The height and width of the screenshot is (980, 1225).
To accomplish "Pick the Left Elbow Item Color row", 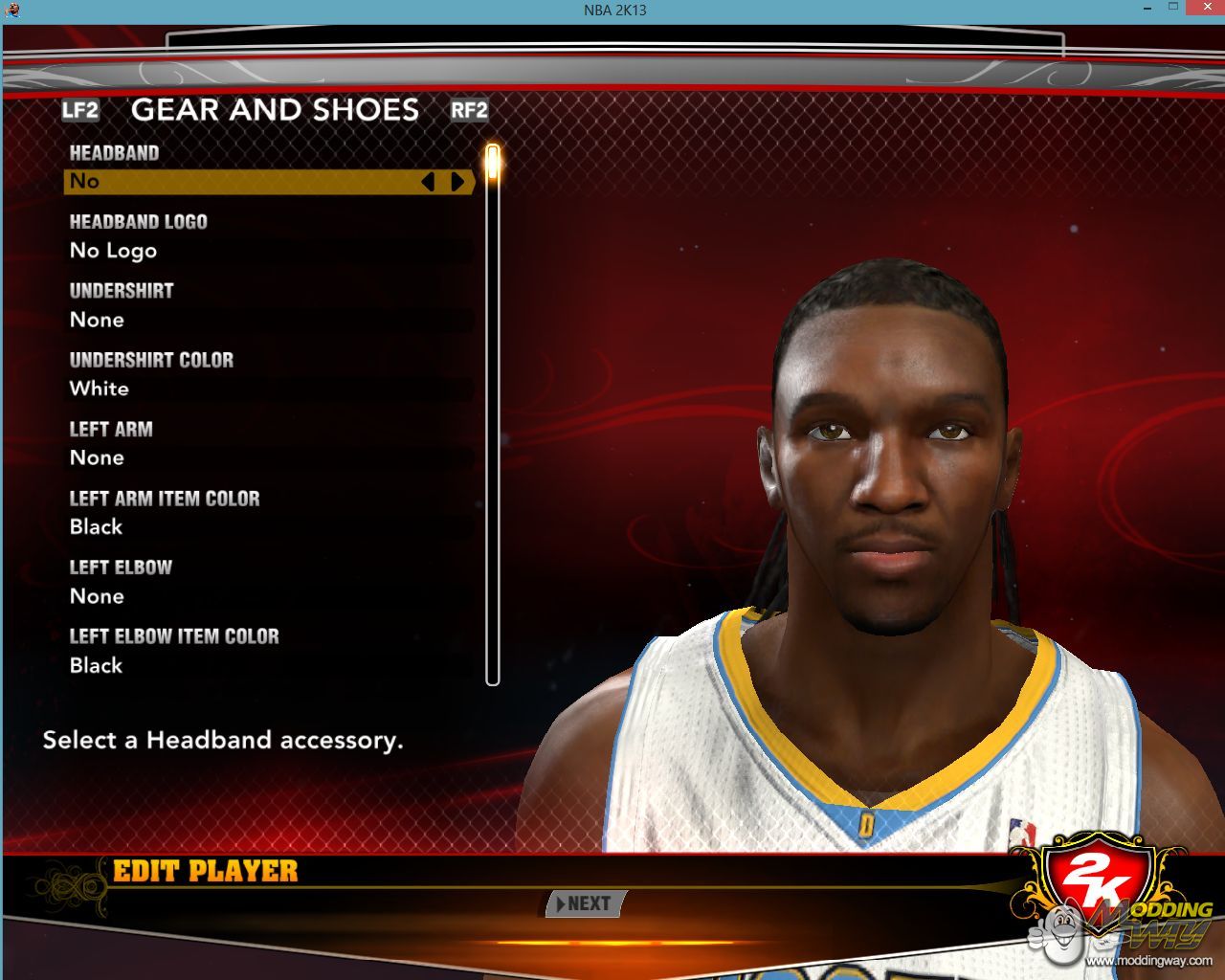I will pyautogui.click(x=268, y=665).
